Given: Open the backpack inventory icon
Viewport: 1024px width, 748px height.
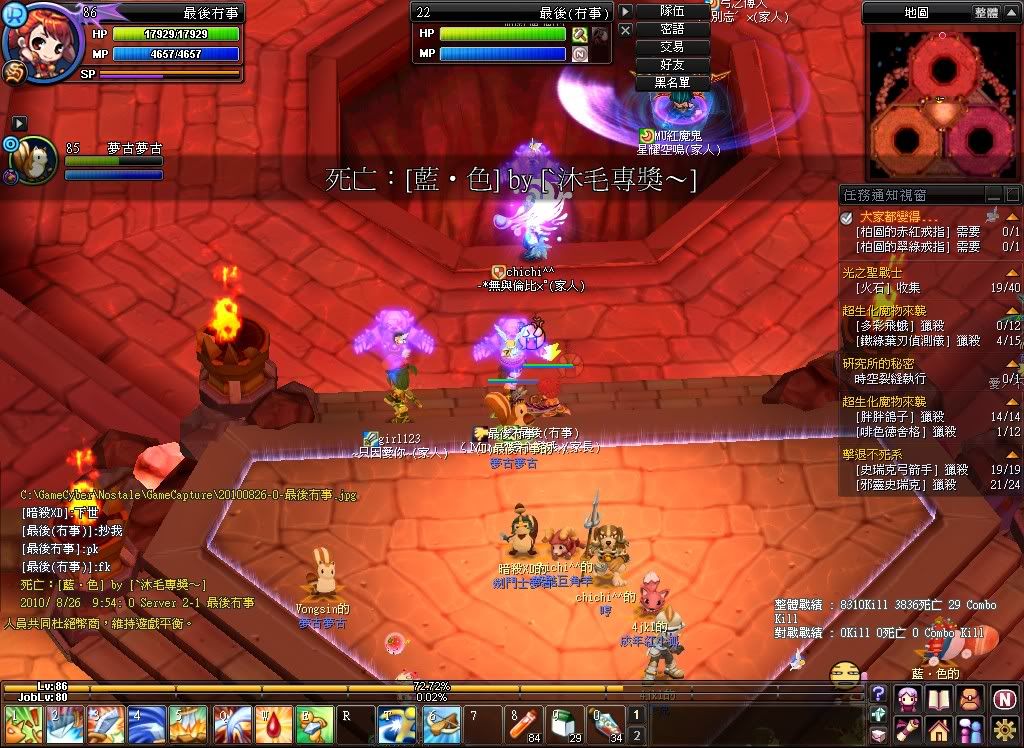Looking at the screenshot, I should coord(972,697).
